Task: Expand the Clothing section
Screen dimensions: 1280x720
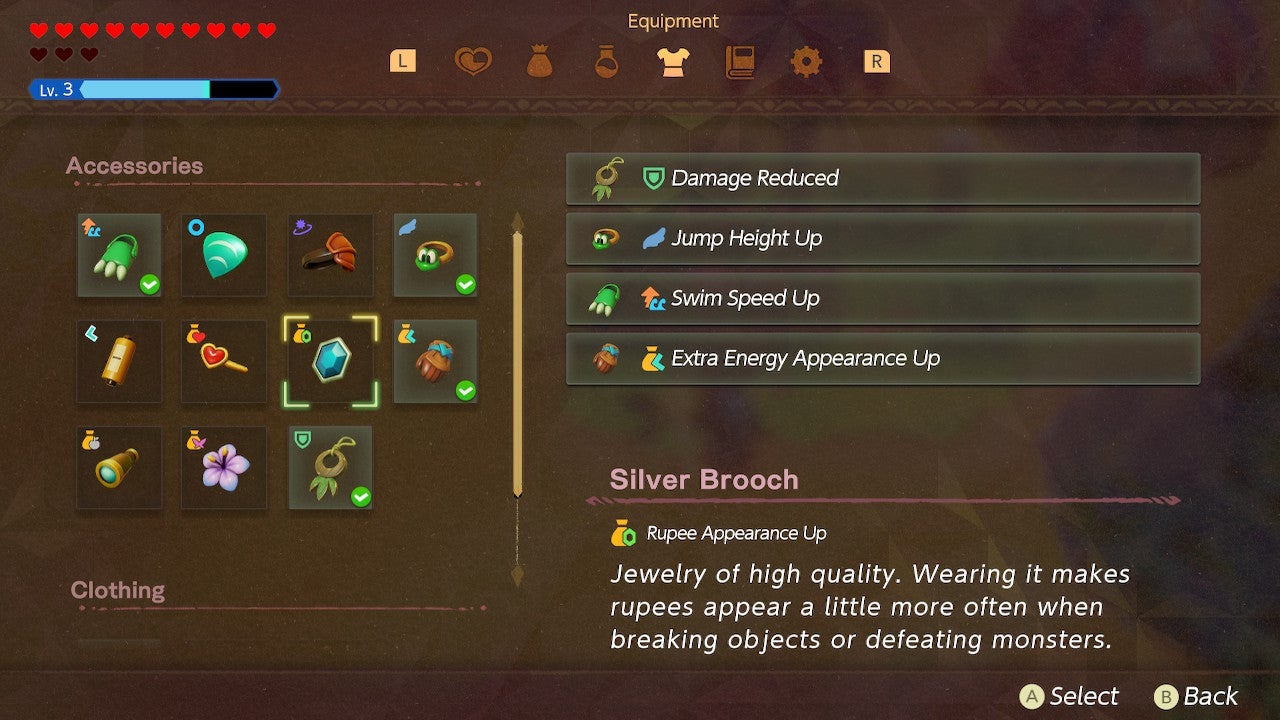Action: click(x=117, y=590)
